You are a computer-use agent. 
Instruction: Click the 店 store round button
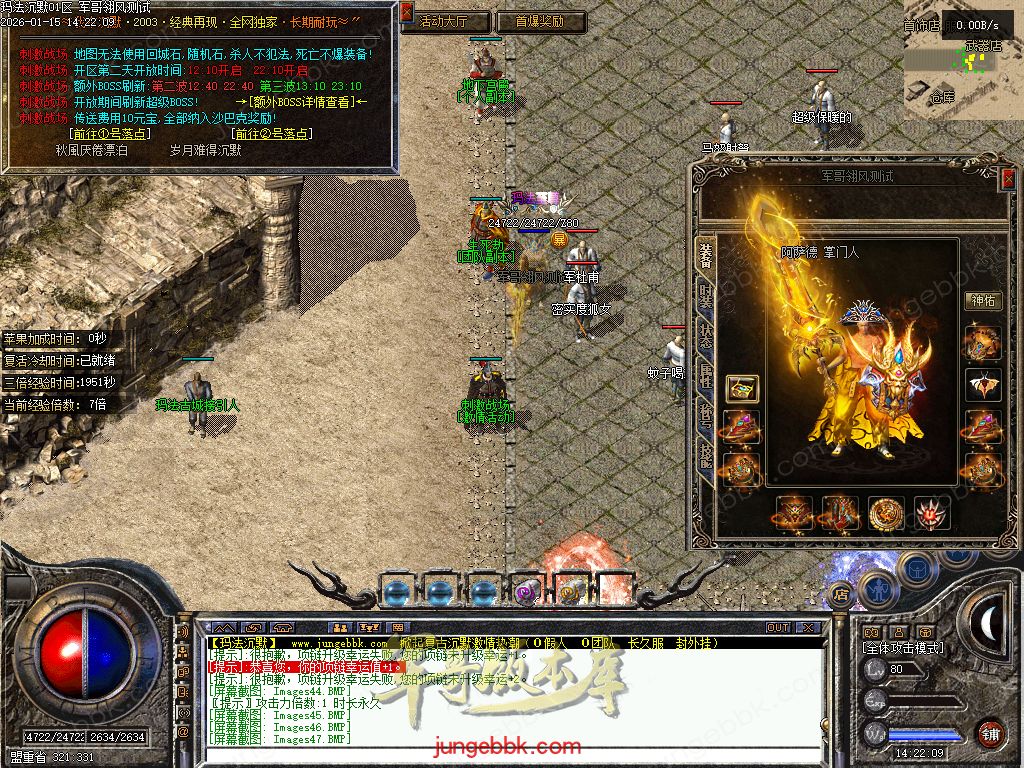pos(841,595)
